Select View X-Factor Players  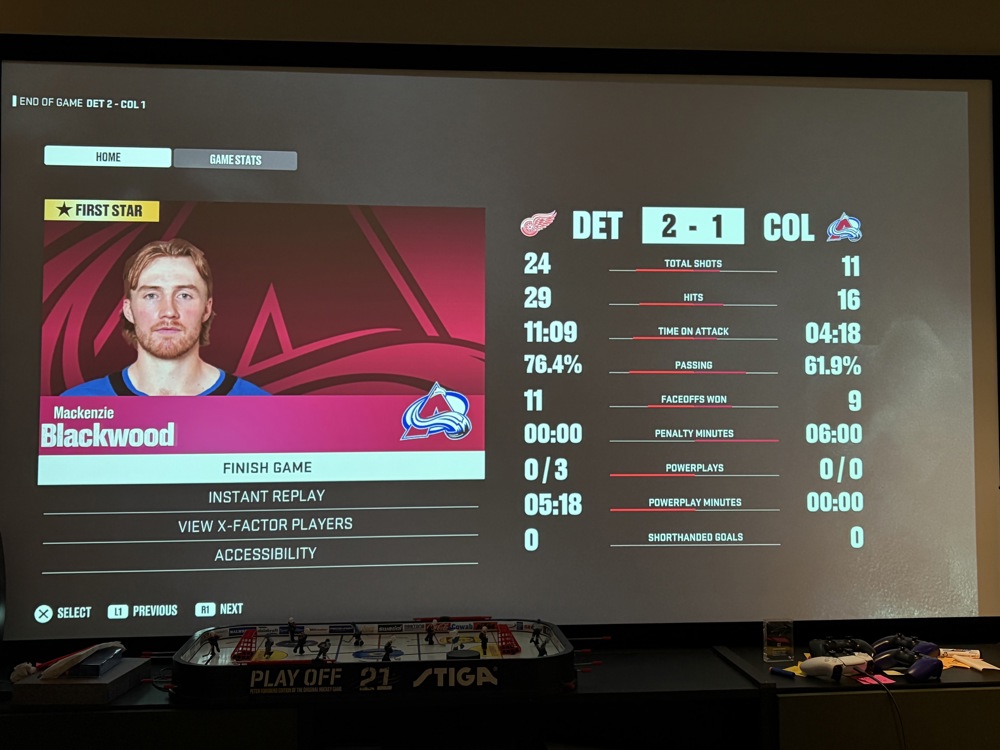265,525
